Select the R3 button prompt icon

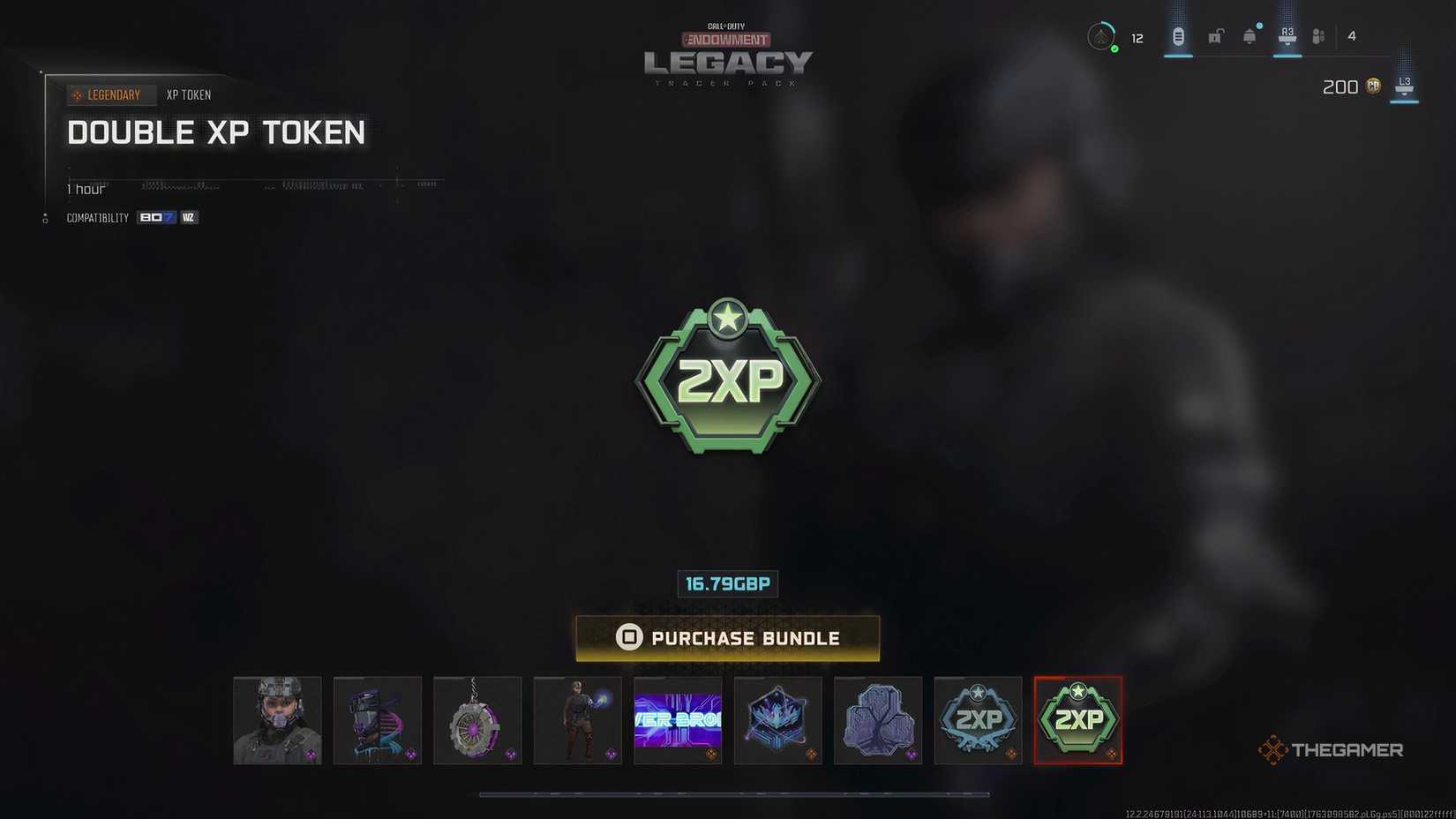tap(1287, 34)
